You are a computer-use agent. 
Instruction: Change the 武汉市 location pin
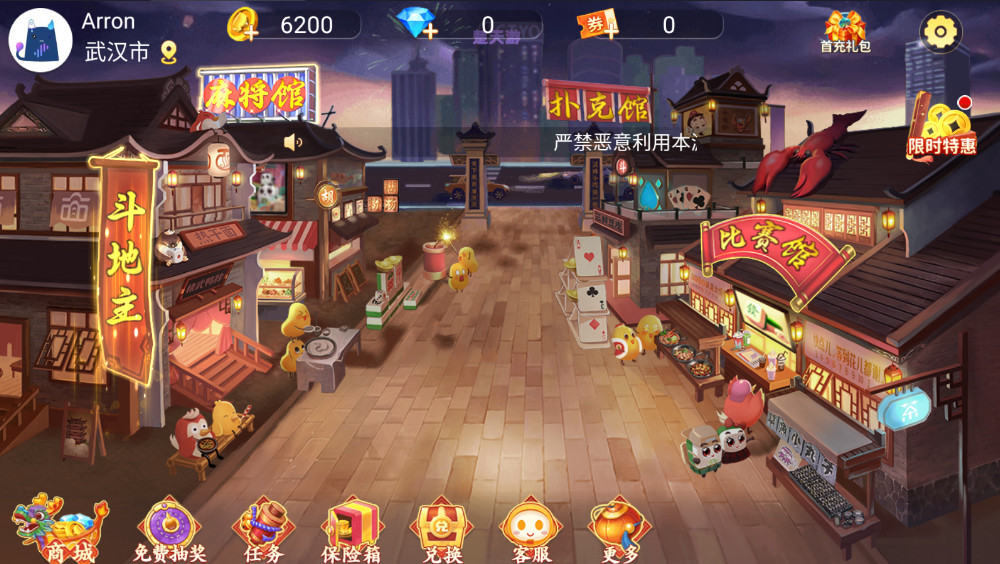click(x=169, y=52)
